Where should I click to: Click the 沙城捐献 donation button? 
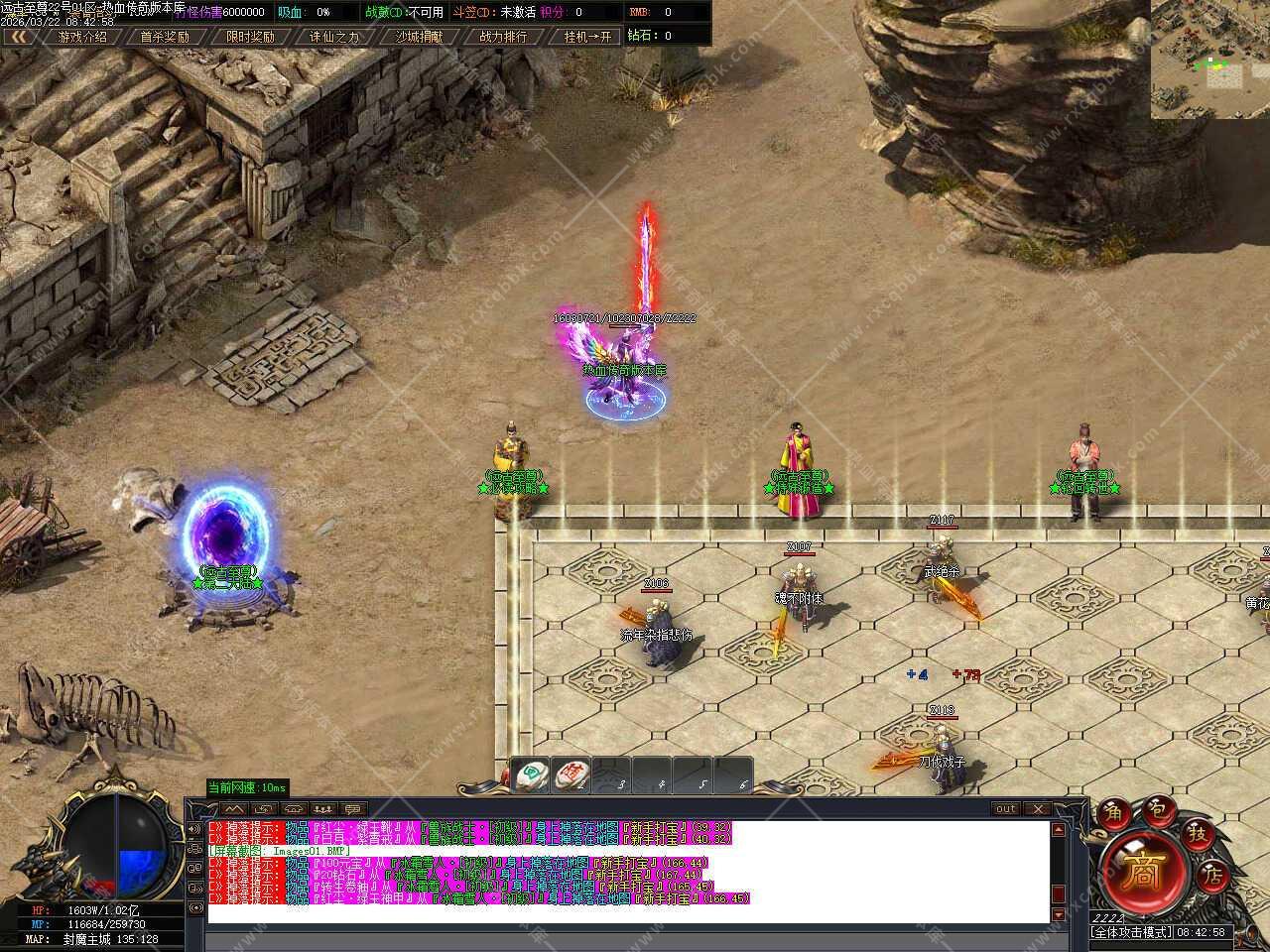coord(420,37)
